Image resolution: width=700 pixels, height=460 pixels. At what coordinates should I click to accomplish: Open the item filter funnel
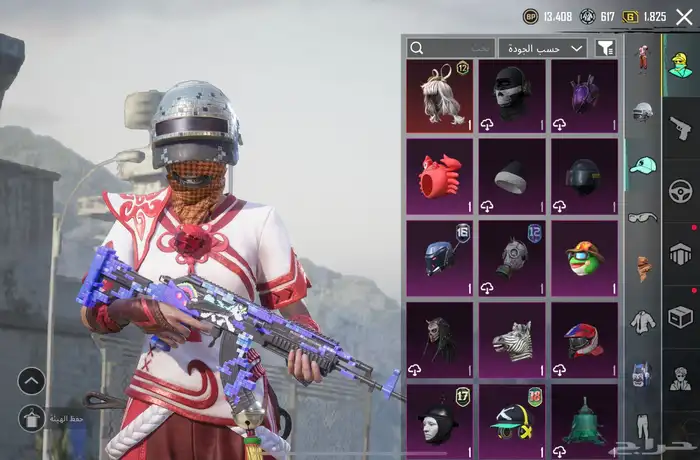[605, 48]
